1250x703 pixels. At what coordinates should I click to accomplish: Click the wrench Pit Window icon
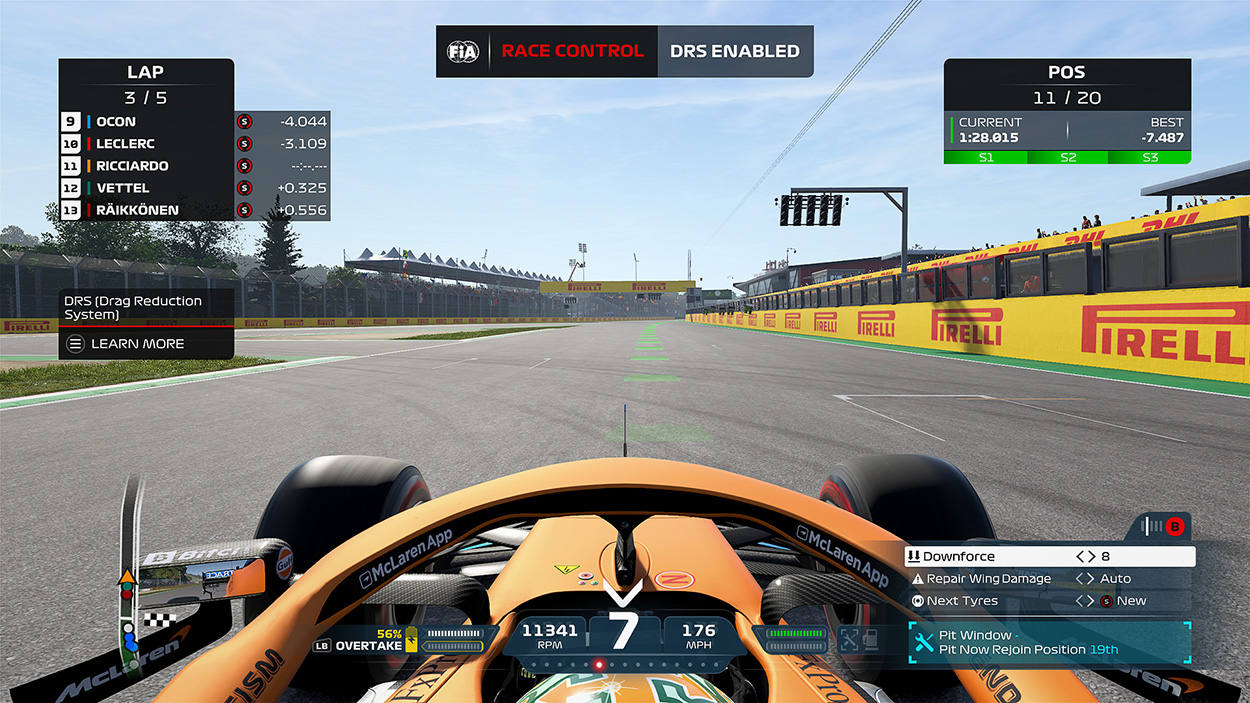coord(922,643)
